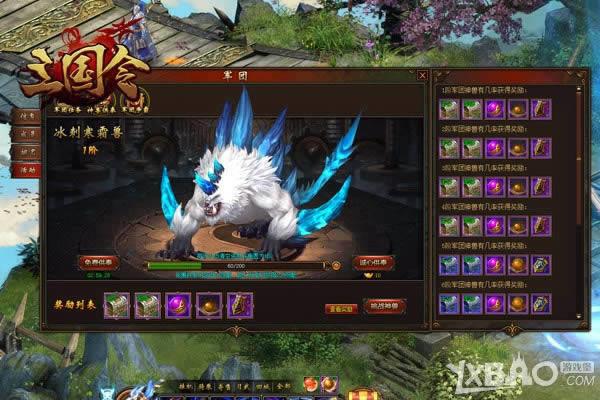Select the bronze orb in the reward list
The height and width of the screenshot is (400, 600).
pos(209,303)
